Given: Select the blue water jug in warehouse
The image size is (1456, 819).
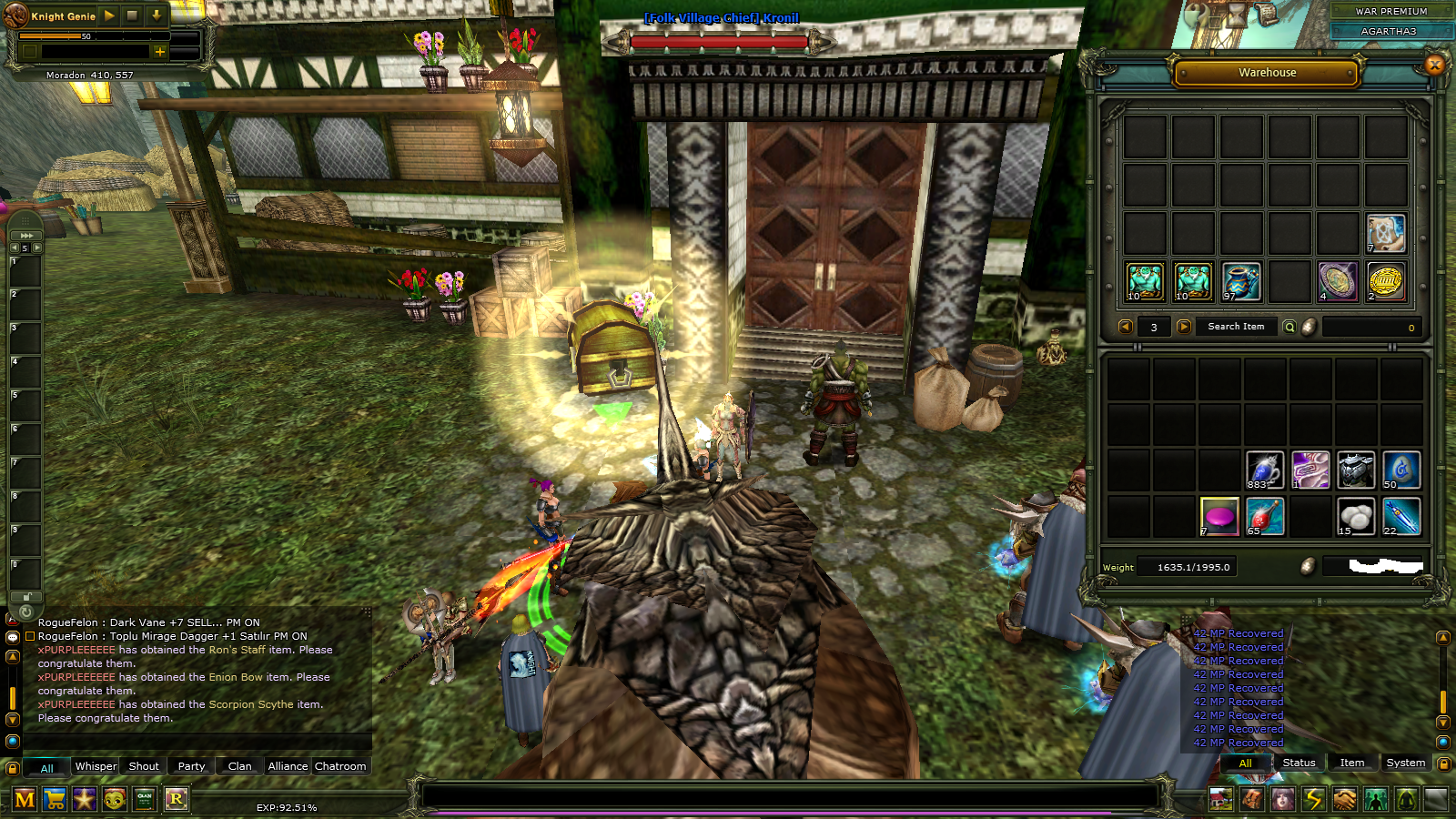Looking at the screenshot, I should point(1241,281).
